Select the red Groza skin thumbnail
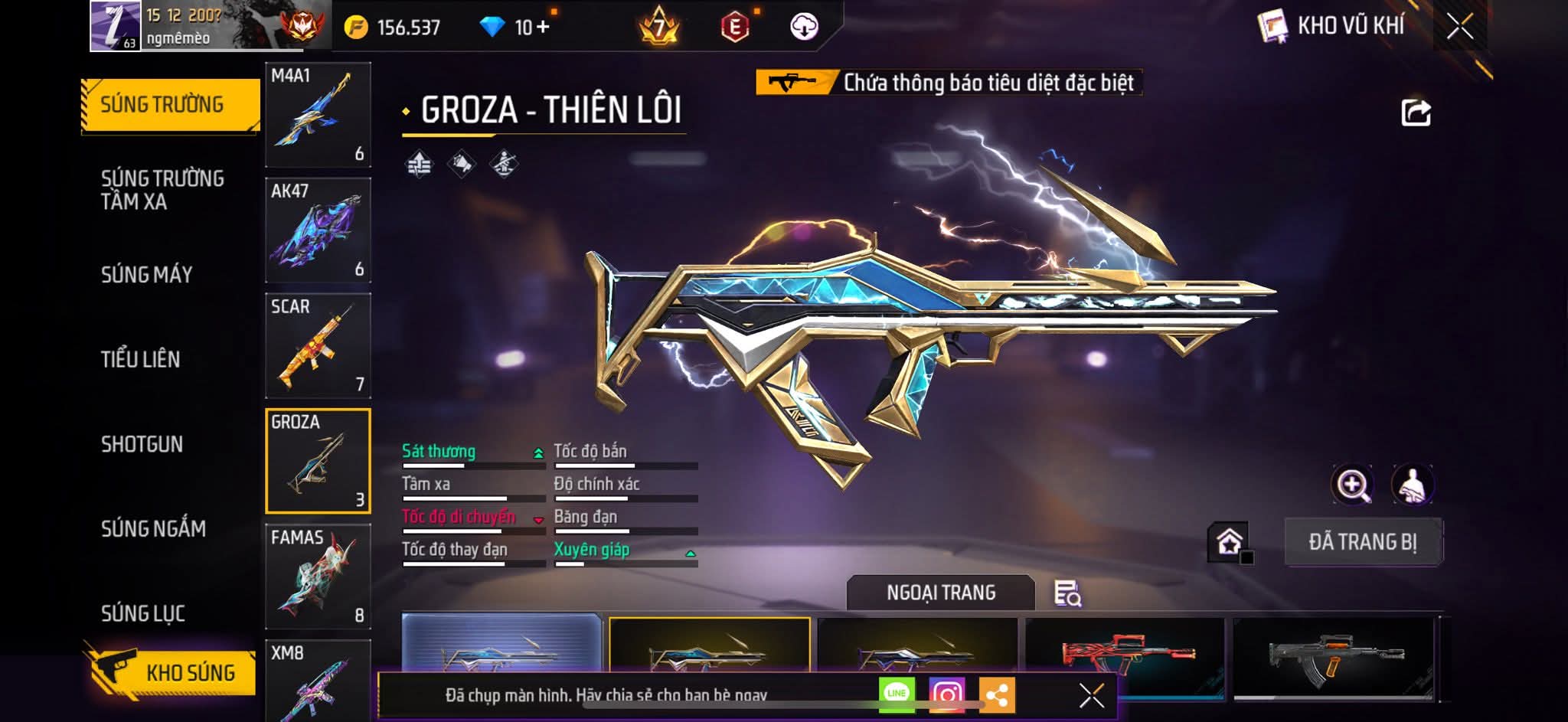1568x722 pixels. 1125,655
